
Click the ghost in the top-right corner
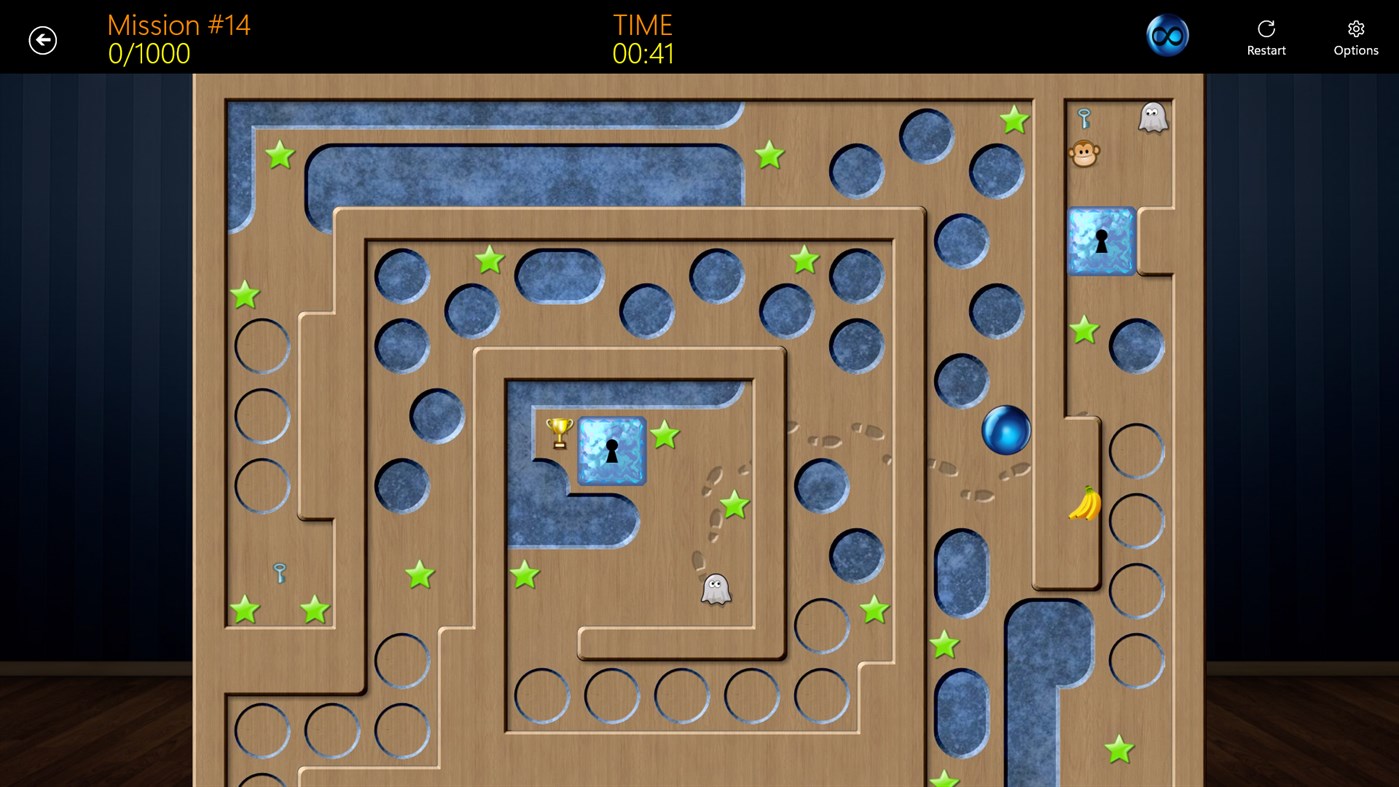pos(1152,116)
